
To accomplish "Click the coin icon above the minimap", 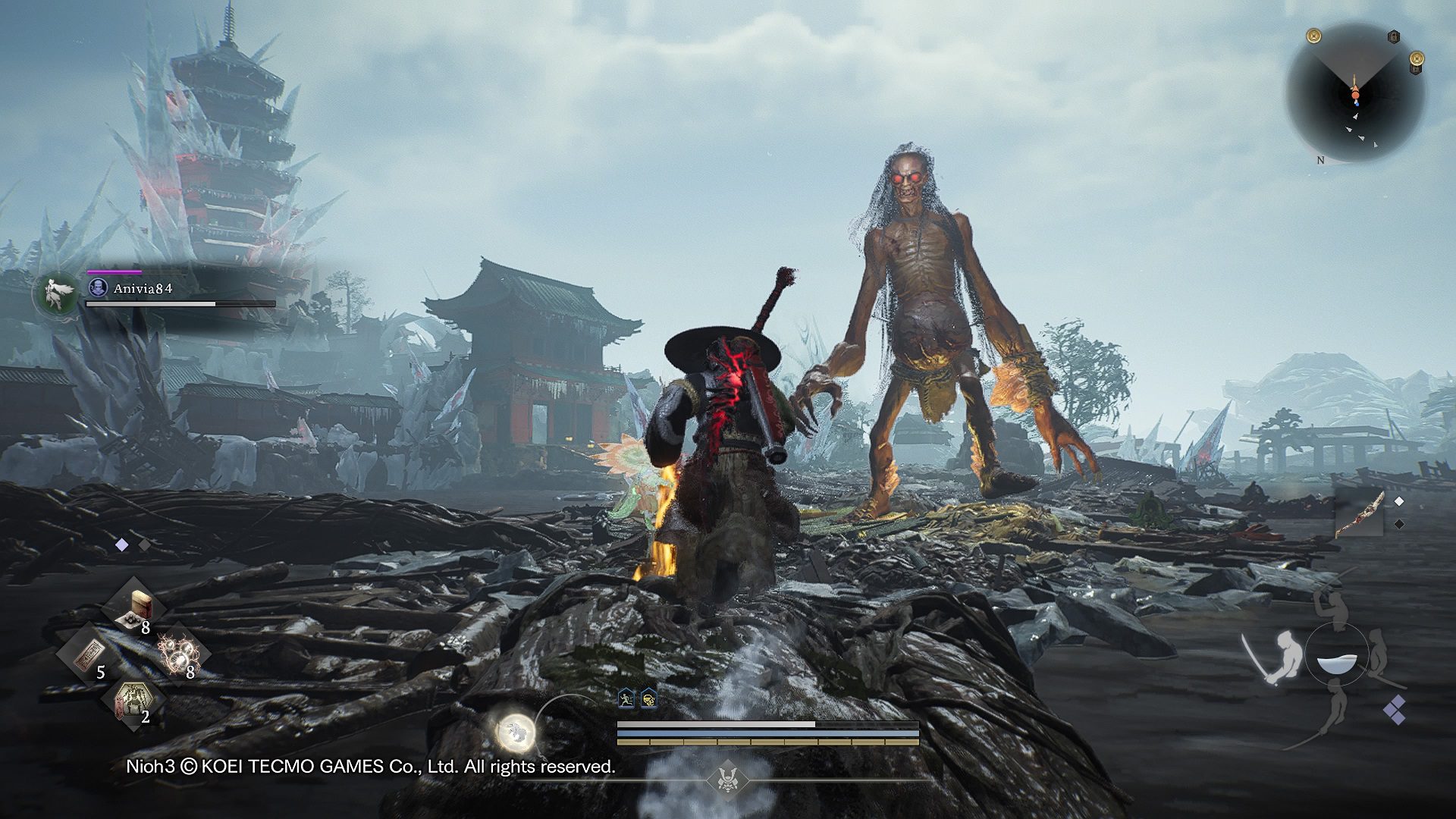I will (x=1313, y=34).
